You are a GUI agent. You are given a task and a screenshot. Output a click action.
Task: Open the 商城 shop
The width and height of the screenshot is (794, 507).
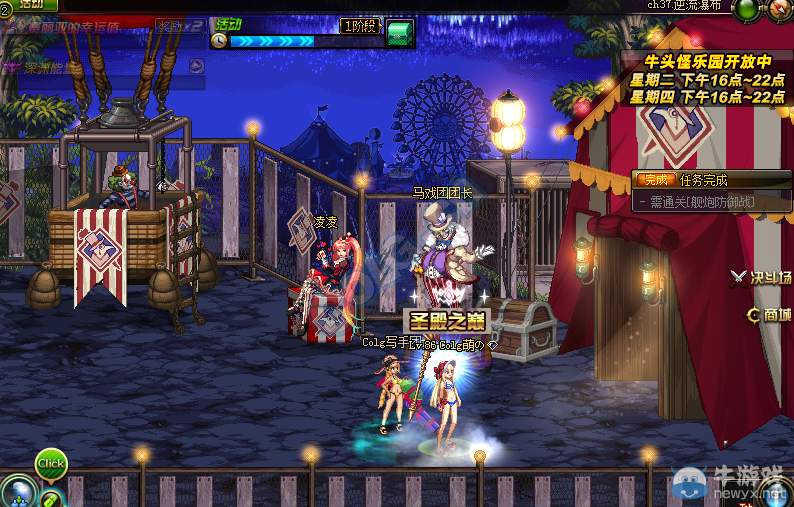pyautogui.click(x=769, y=315)
